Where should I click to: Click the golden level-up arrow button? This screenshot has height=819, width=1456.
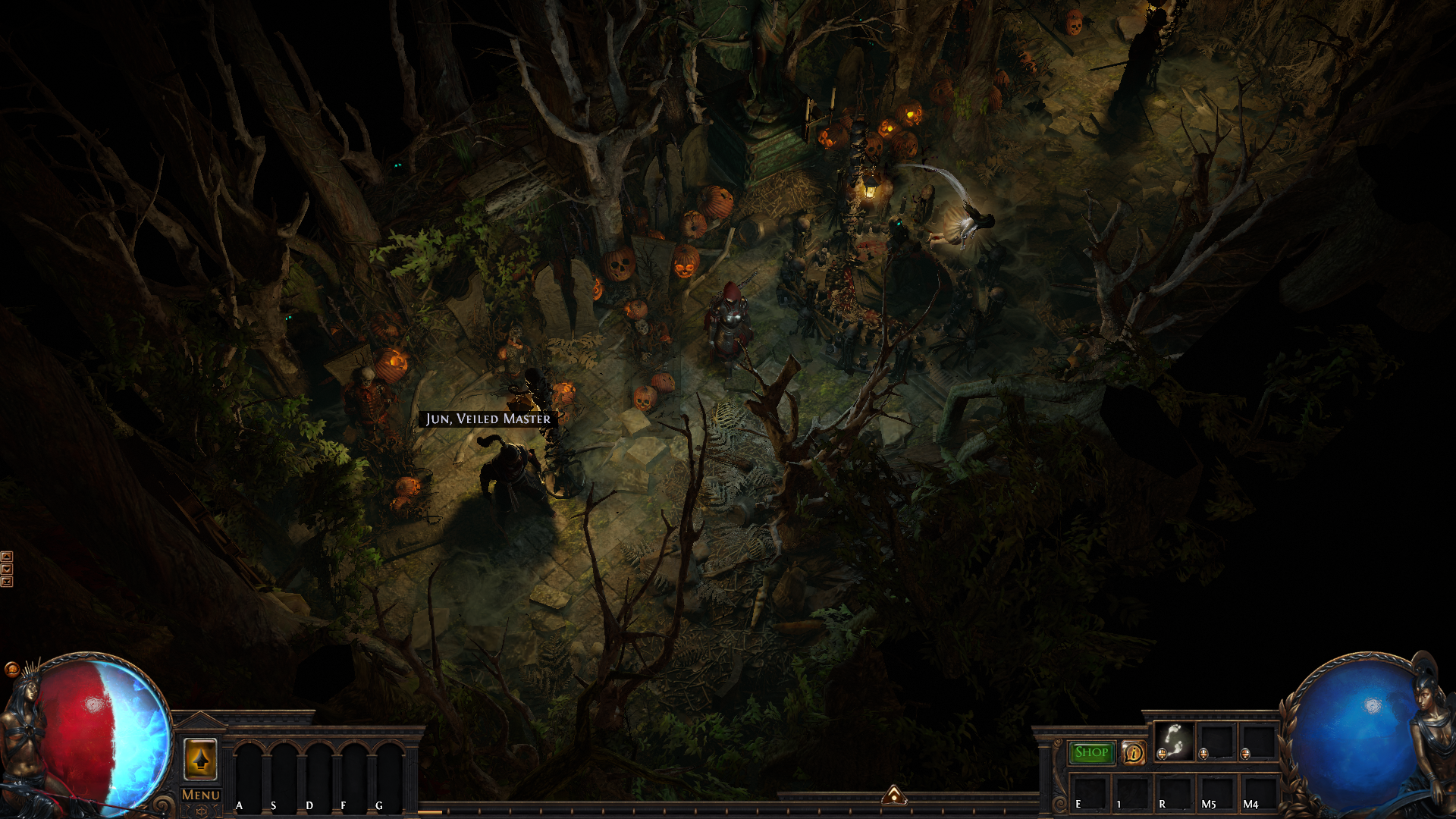(x=200, y=758)
